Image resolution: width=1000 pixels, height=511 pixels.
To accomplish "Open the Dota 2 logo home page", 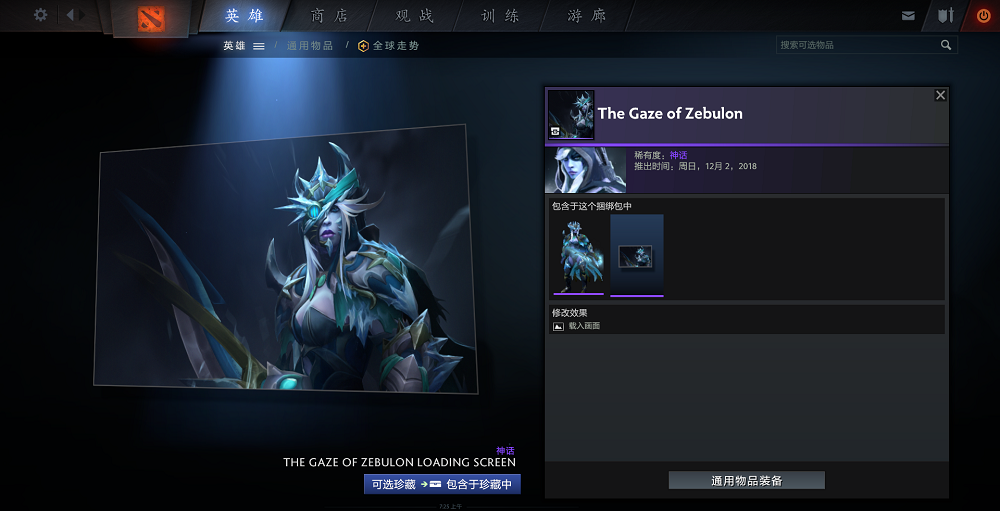I will pyautogui.click(x=153, y=17).
